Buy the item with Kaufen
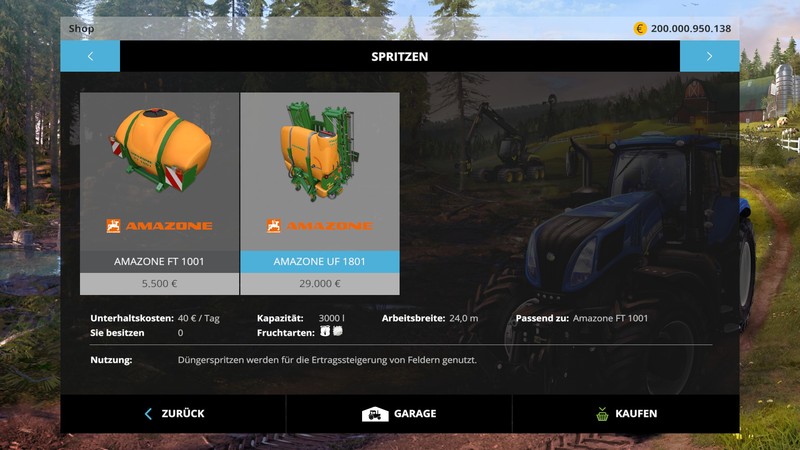Viewport: 800px width, 450px height. (x=626, y=413)
